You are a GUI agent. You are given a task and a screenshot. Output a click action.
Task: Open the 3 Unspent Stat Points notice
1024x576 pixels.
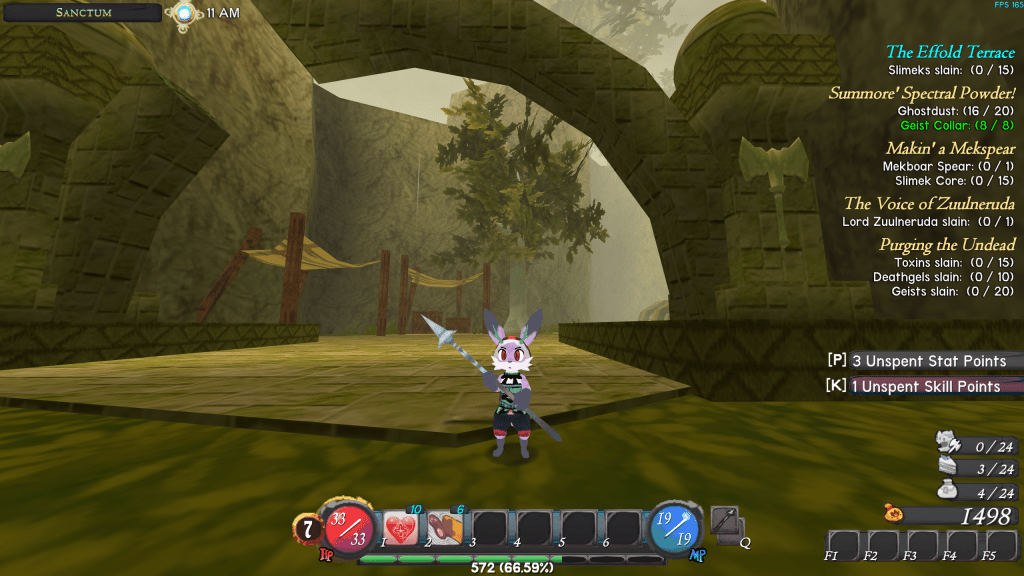(x=922, y=361)
